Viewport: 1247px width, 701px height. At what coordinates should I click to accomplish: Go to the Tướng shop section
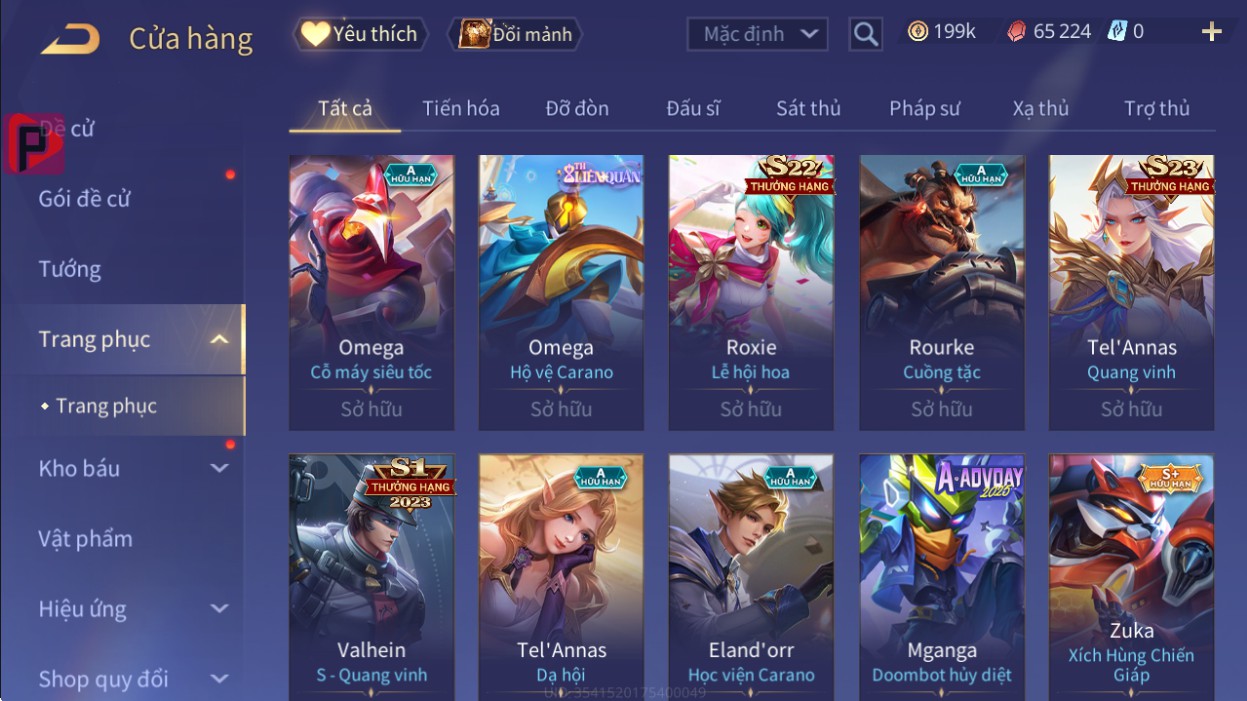point(70,269)
